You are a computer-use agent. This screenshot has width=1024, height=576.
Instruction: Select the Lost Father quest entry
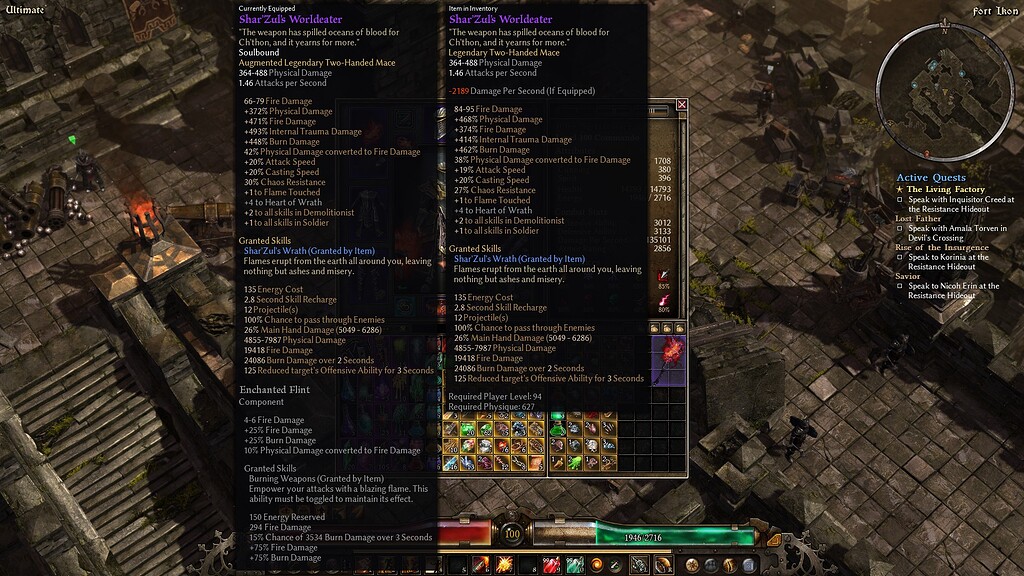point(918,218)
